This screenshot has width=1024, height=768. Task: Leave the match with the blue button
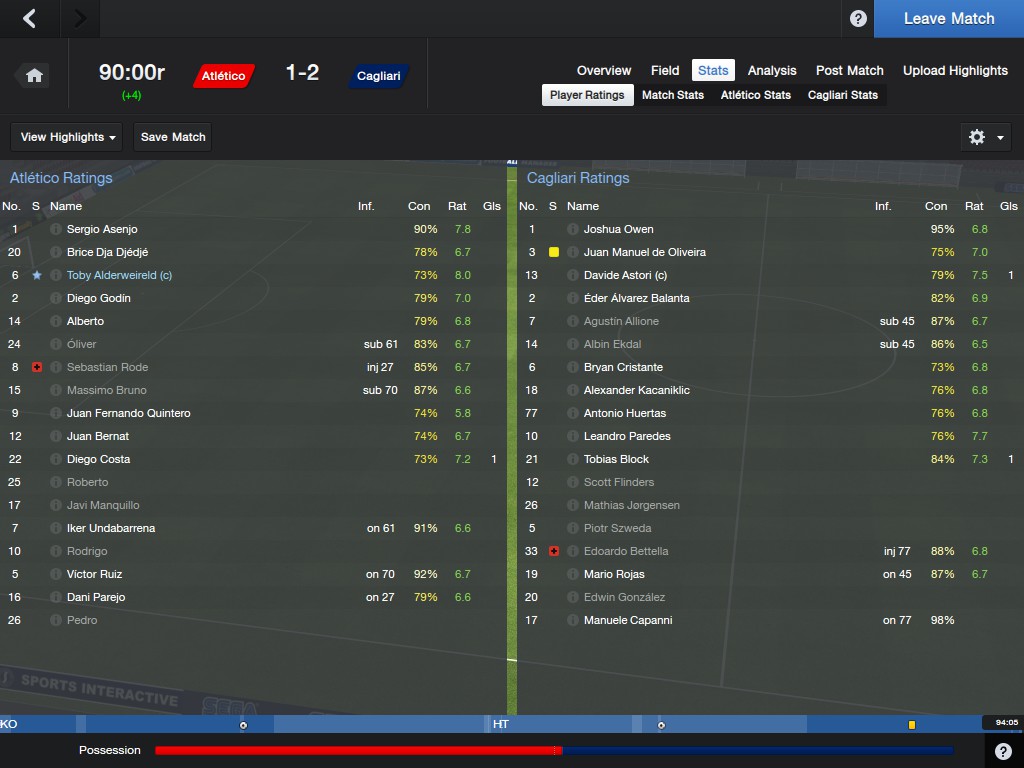pos(948,19)
